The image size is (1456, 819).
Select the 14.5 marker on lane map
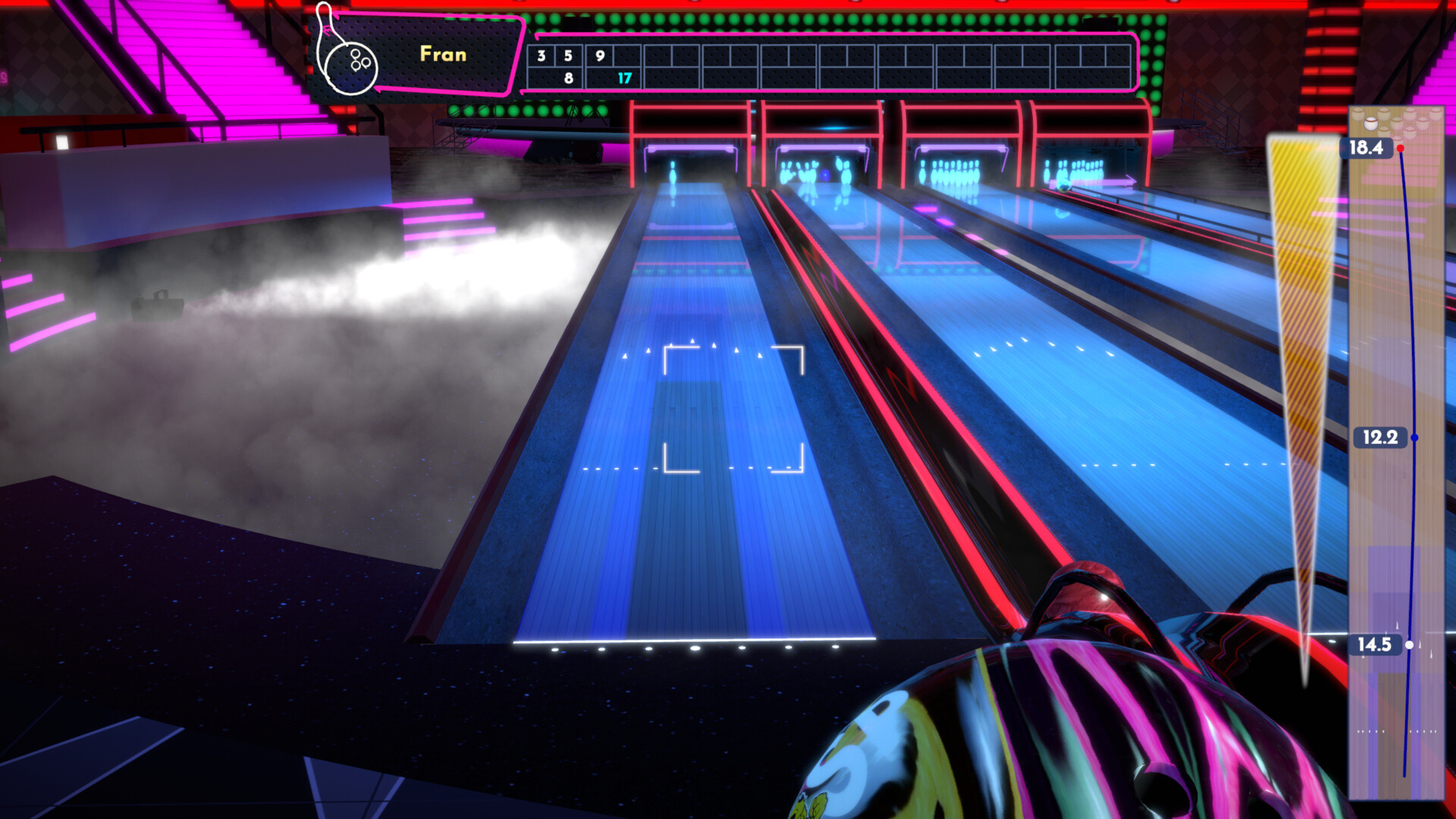click(1374, 645)
